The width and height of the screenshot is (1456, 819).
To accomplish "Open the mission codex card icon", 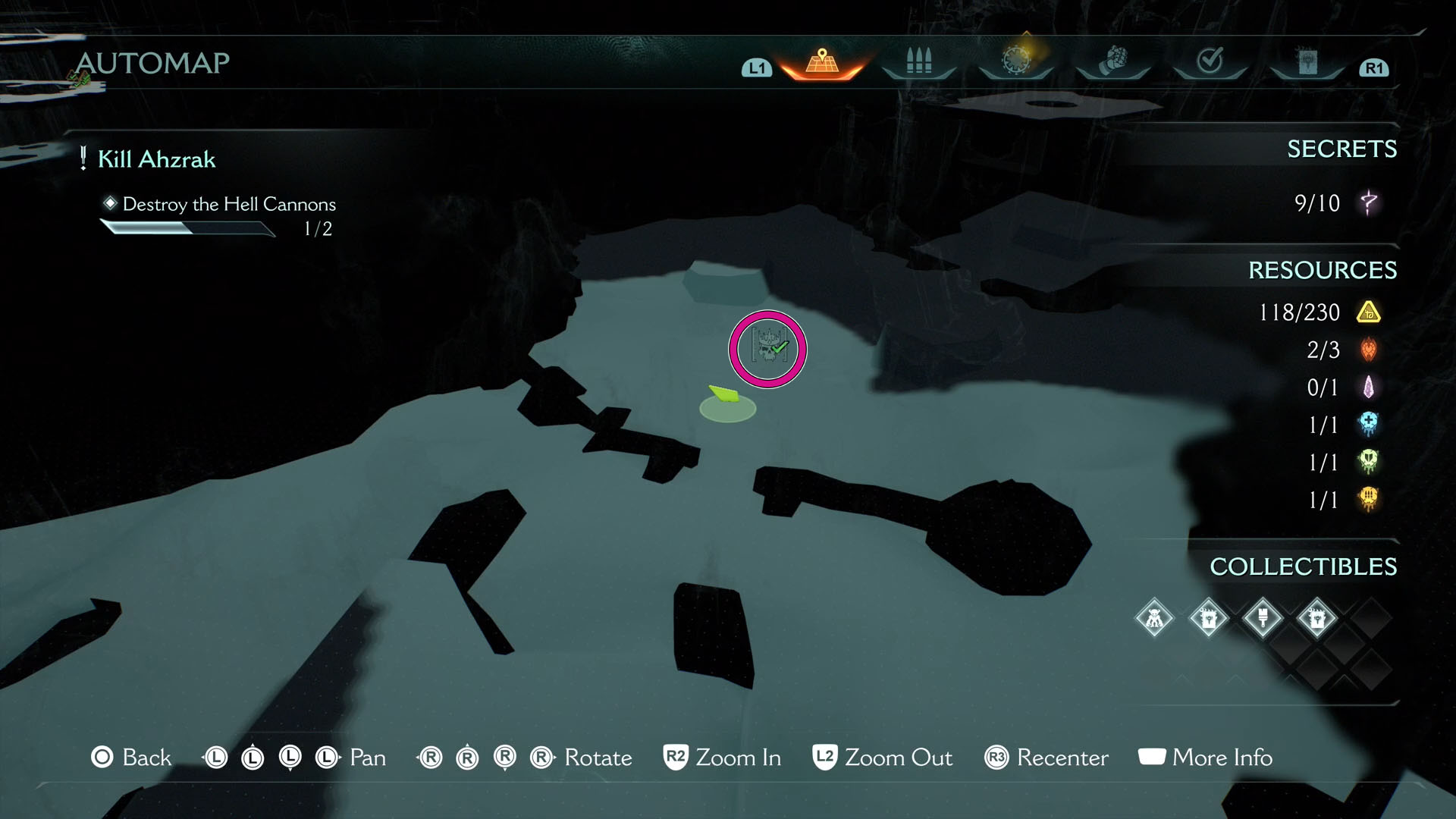I will [x=1308, y=62].
